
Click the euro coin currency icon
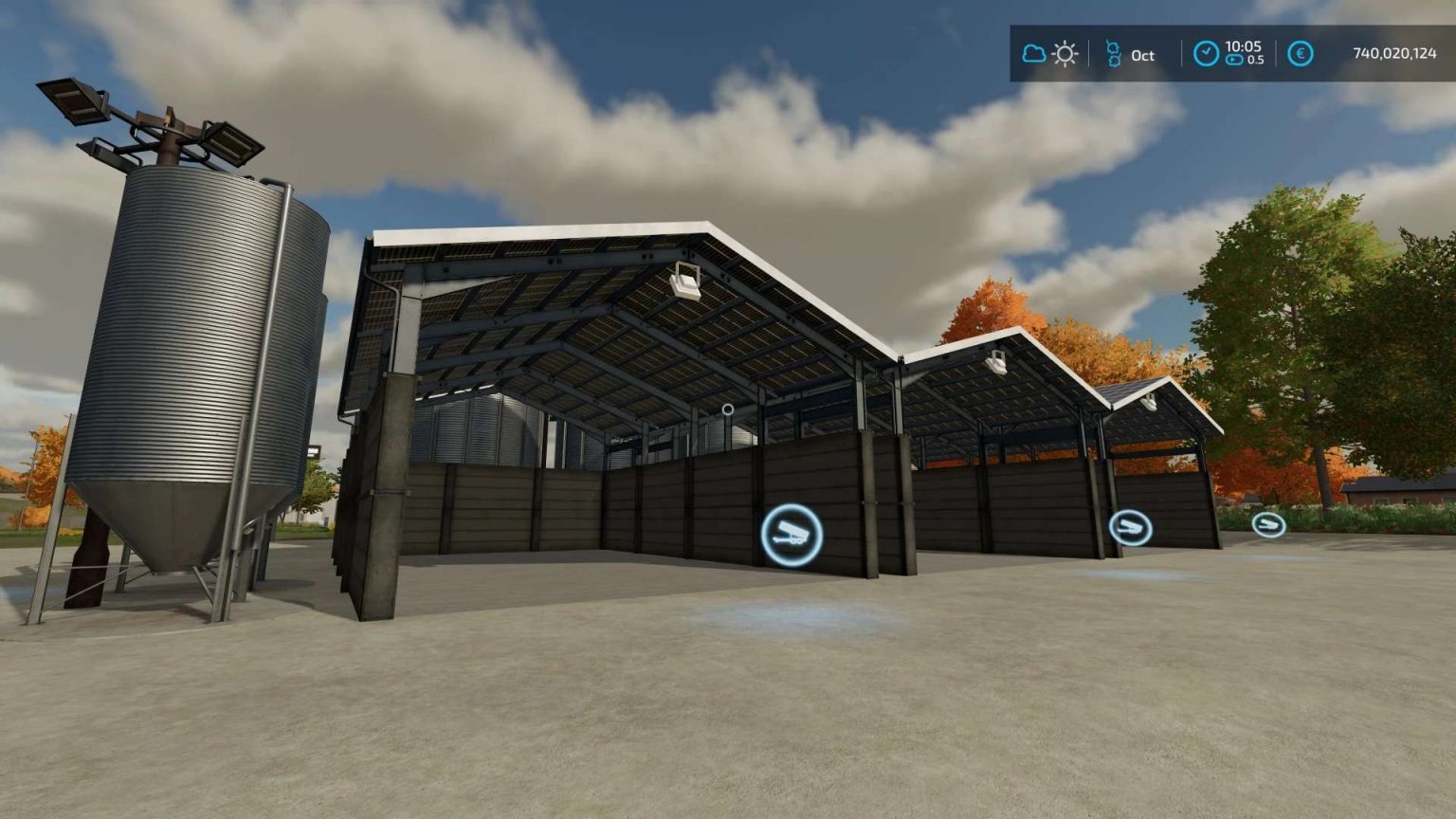[1299, 54]
